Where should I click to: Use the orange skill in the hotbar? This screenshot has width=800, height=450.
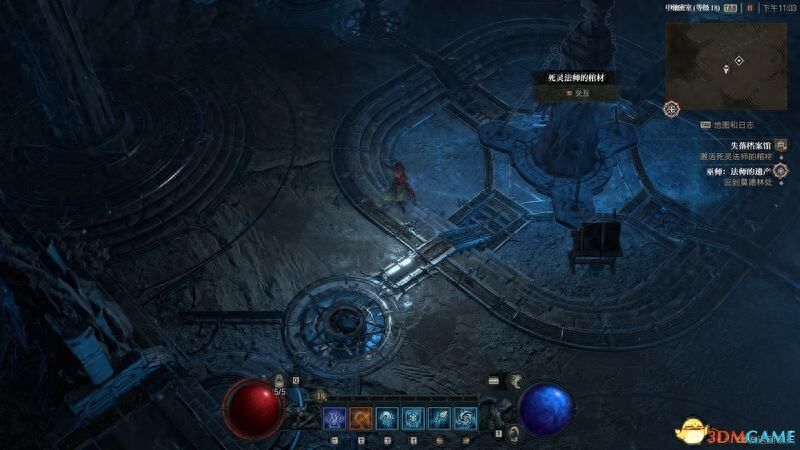coord(360,419)
